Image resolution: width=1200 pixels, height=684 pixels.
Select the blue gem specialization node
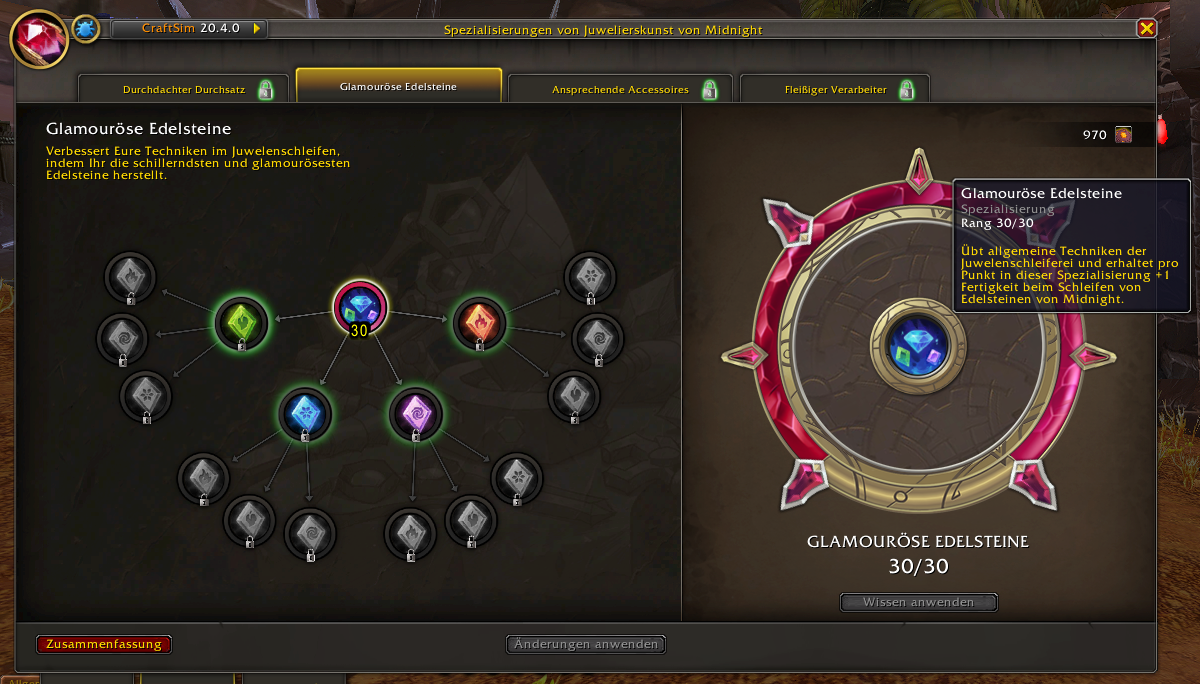tap(305, 414)
